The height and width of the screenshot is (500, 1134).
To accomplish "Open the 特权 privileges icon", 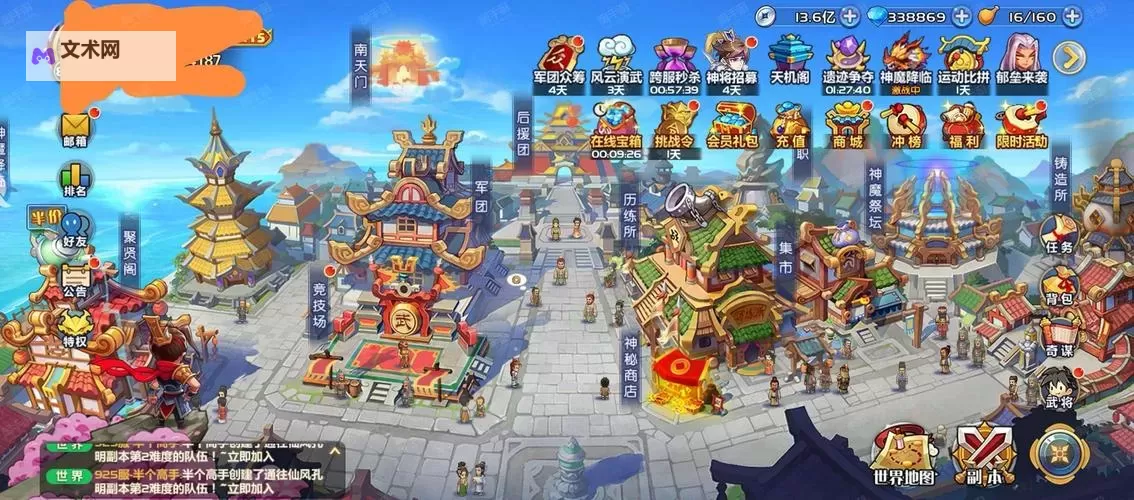I will click(75, 328).
